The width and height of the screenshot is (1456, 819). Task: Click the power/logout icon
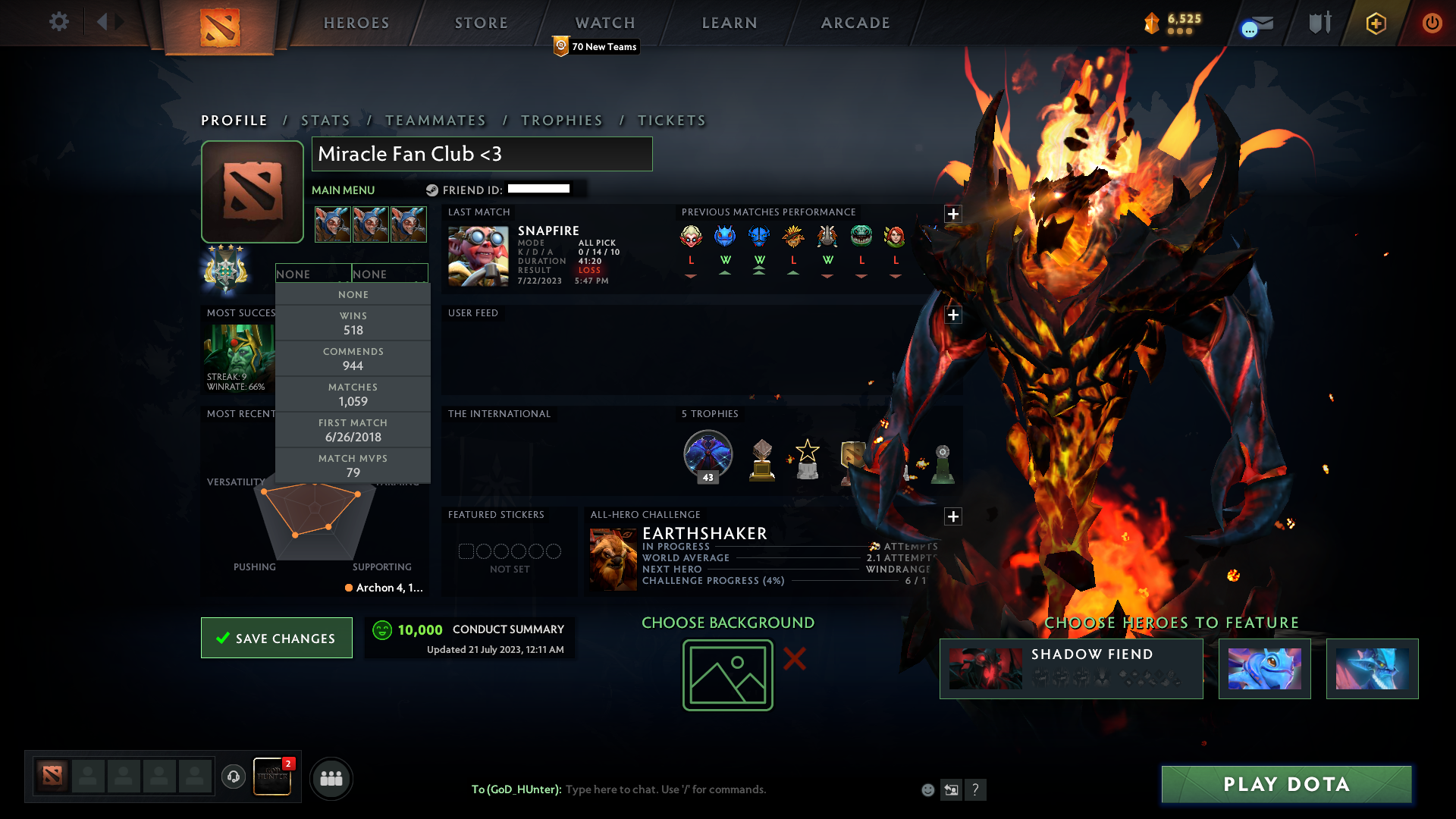pos(1432,23)
